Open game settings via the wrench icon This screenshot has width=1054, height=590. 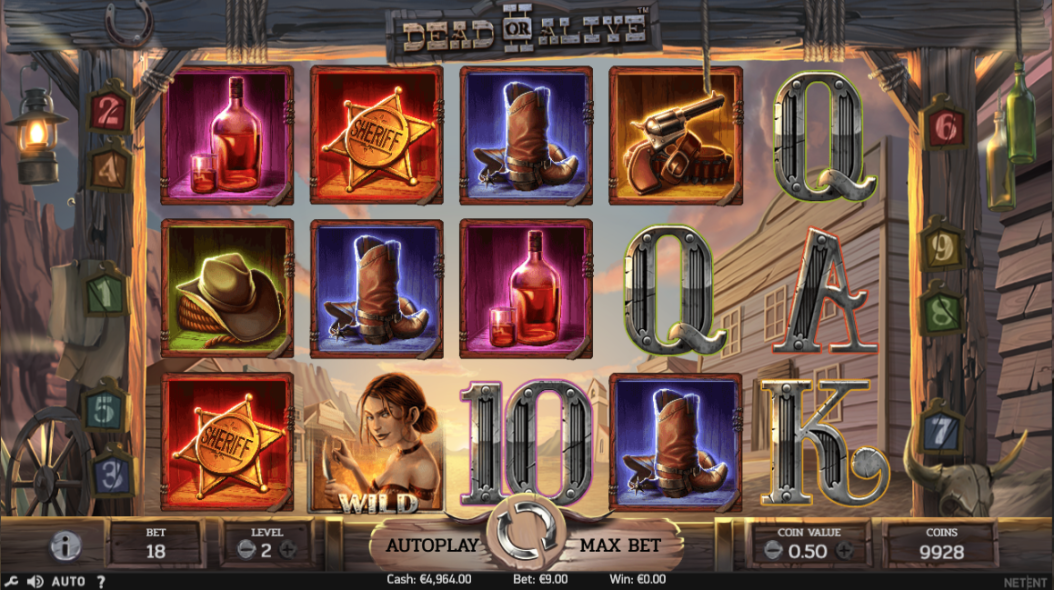pos(12,581)
